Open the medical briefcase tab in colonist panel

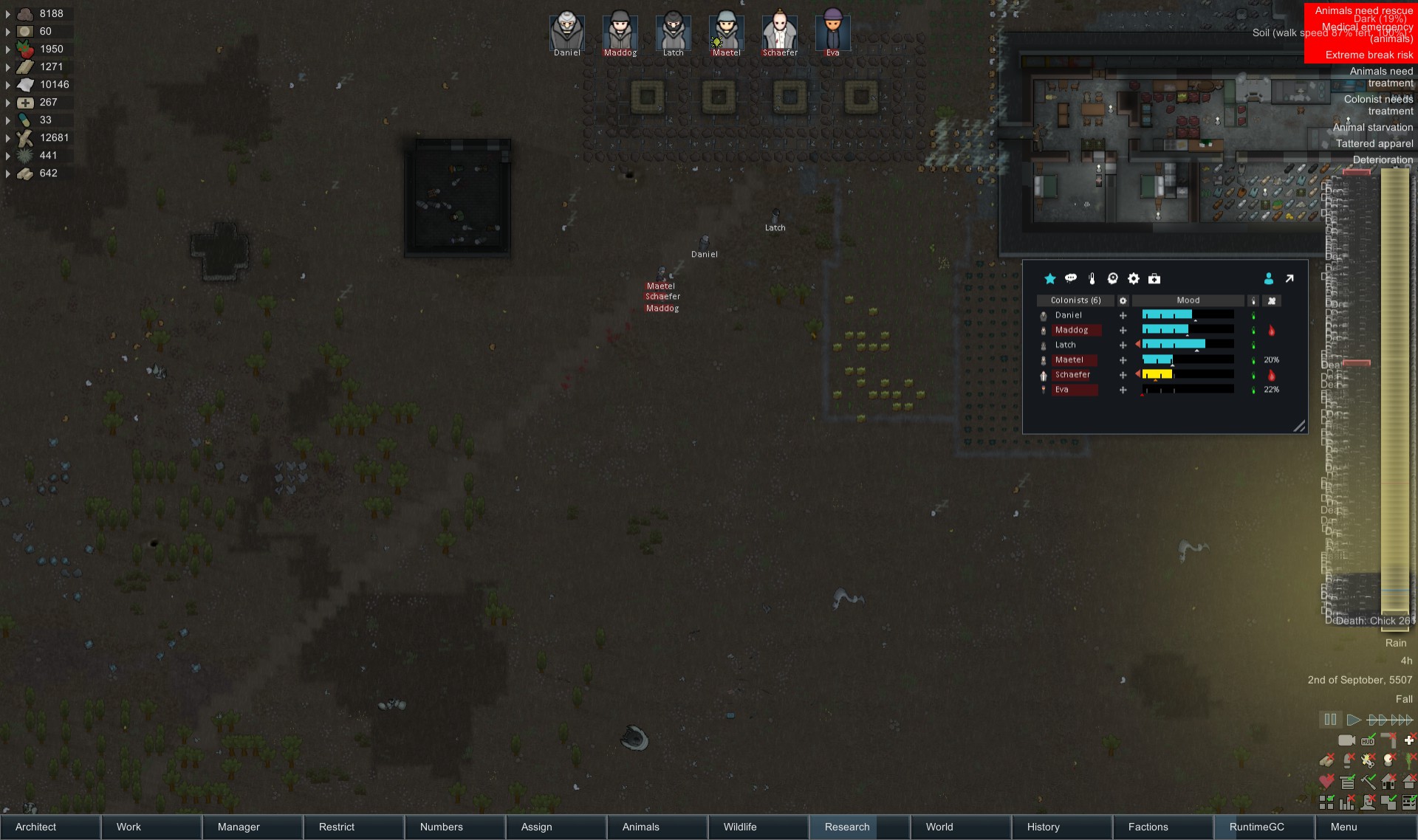coord(1154,279)
